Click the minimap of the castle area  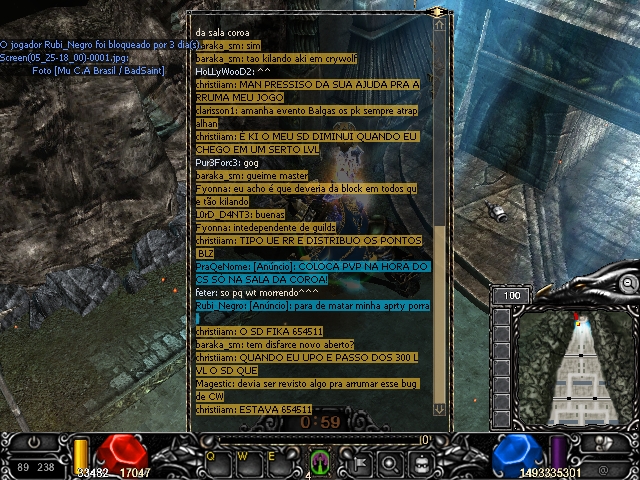pos(581,369)
